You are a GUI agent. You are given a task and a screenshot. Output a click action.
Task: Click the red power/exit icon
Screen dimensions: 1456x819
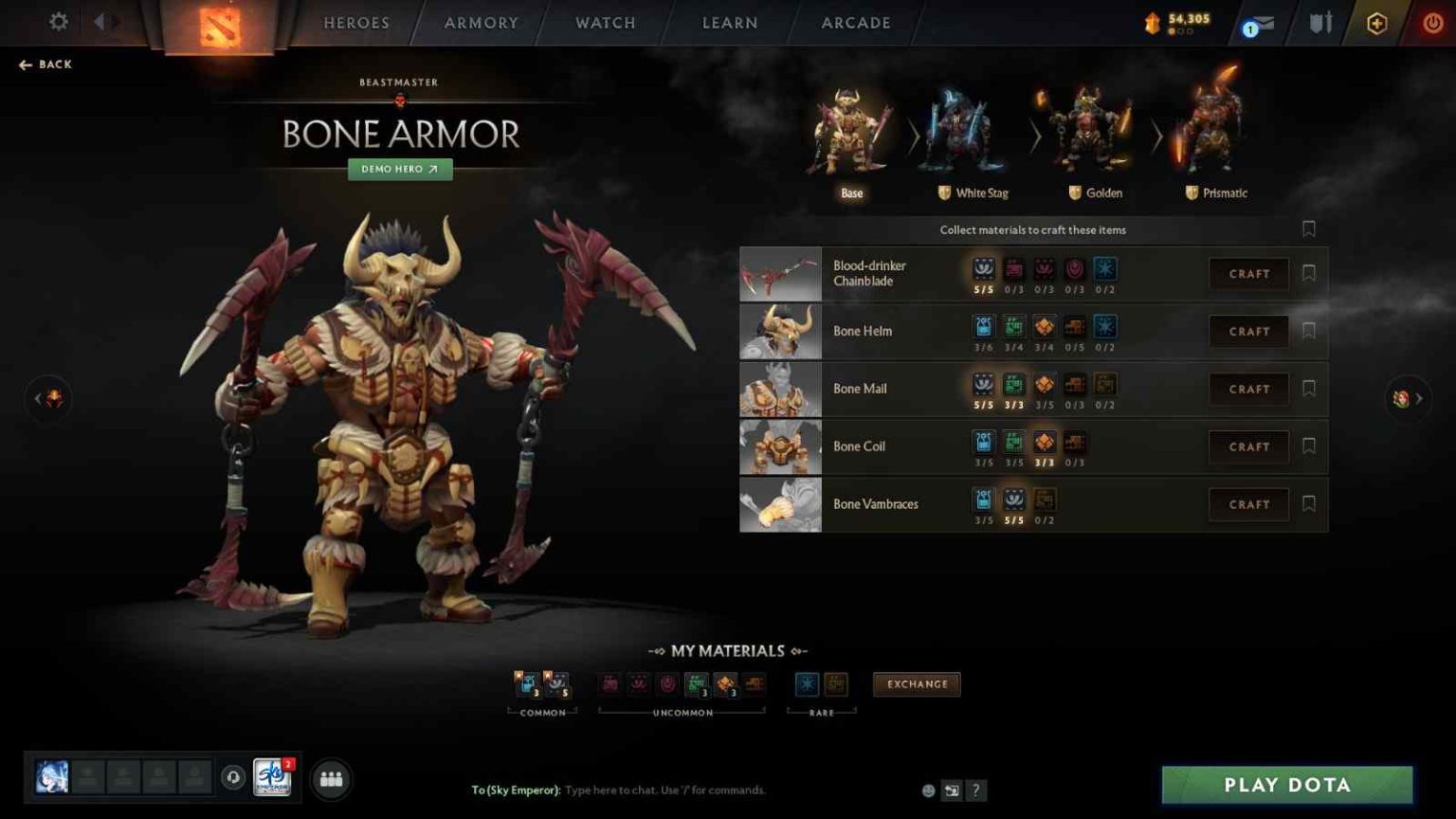click(x=1431, y=23)
